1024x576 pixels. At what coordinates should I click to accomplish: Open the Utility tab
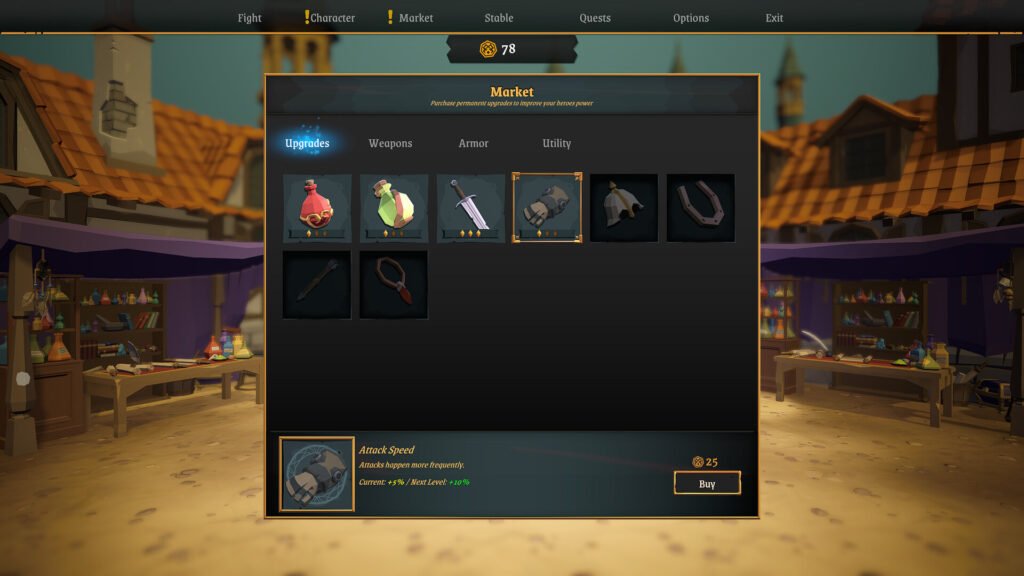click(557, 144)
